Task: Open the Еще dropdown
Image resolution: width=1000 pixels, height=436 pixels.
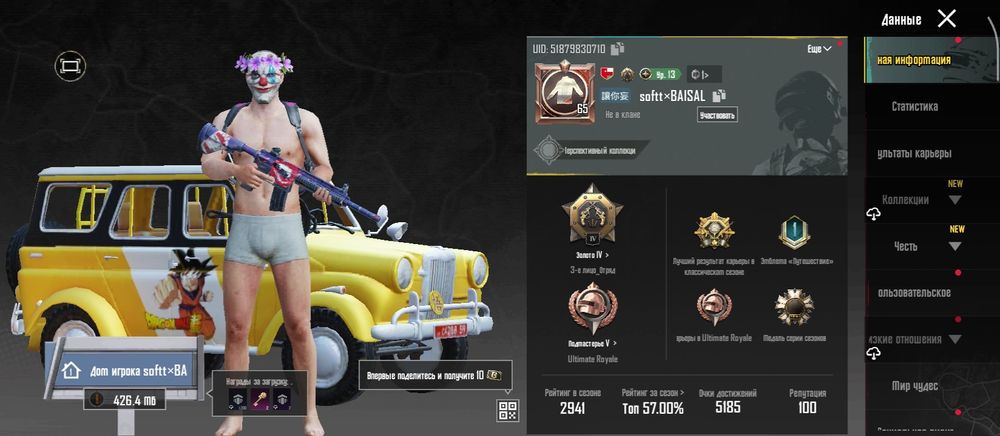Action: 819,48
